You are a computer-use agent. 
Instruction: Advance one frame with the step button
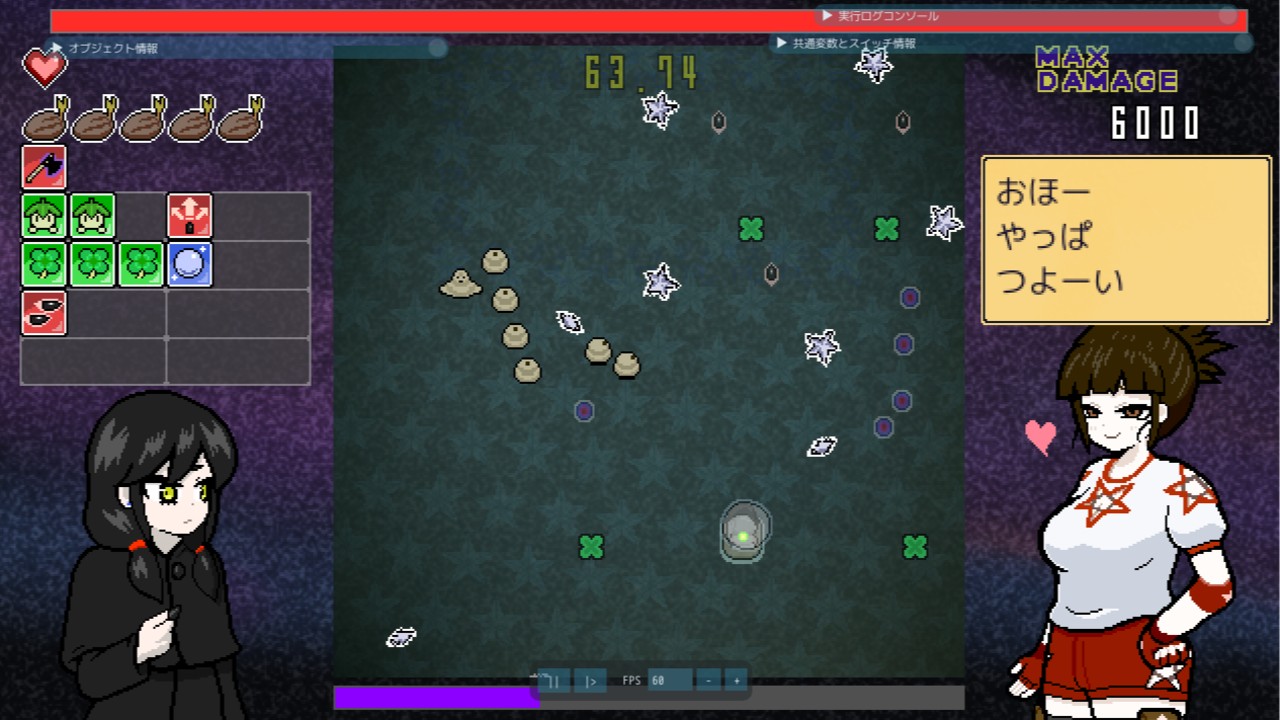tap(590, 681)
